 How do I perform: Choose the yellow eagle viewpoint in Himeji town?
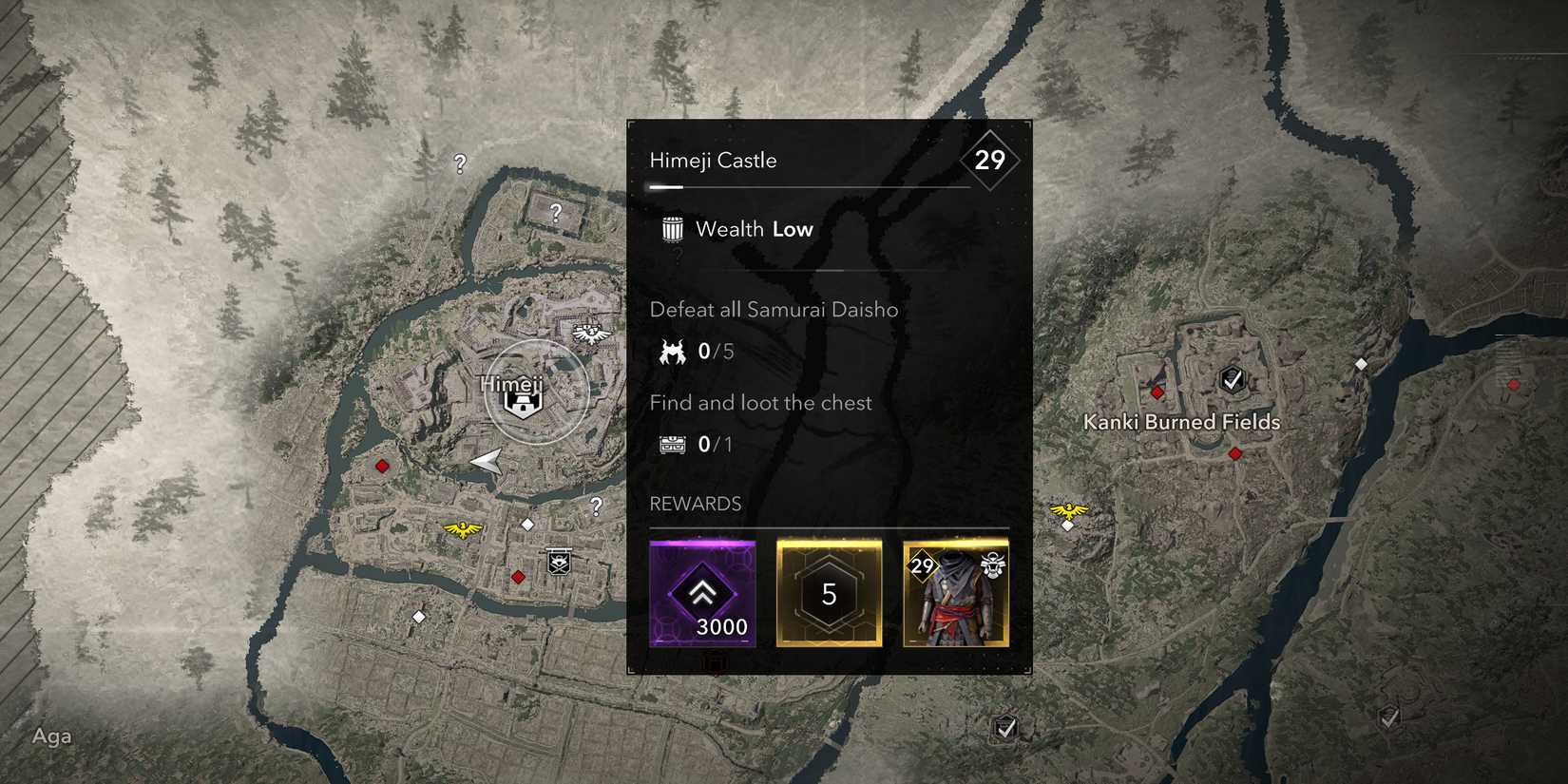point(463,528)
